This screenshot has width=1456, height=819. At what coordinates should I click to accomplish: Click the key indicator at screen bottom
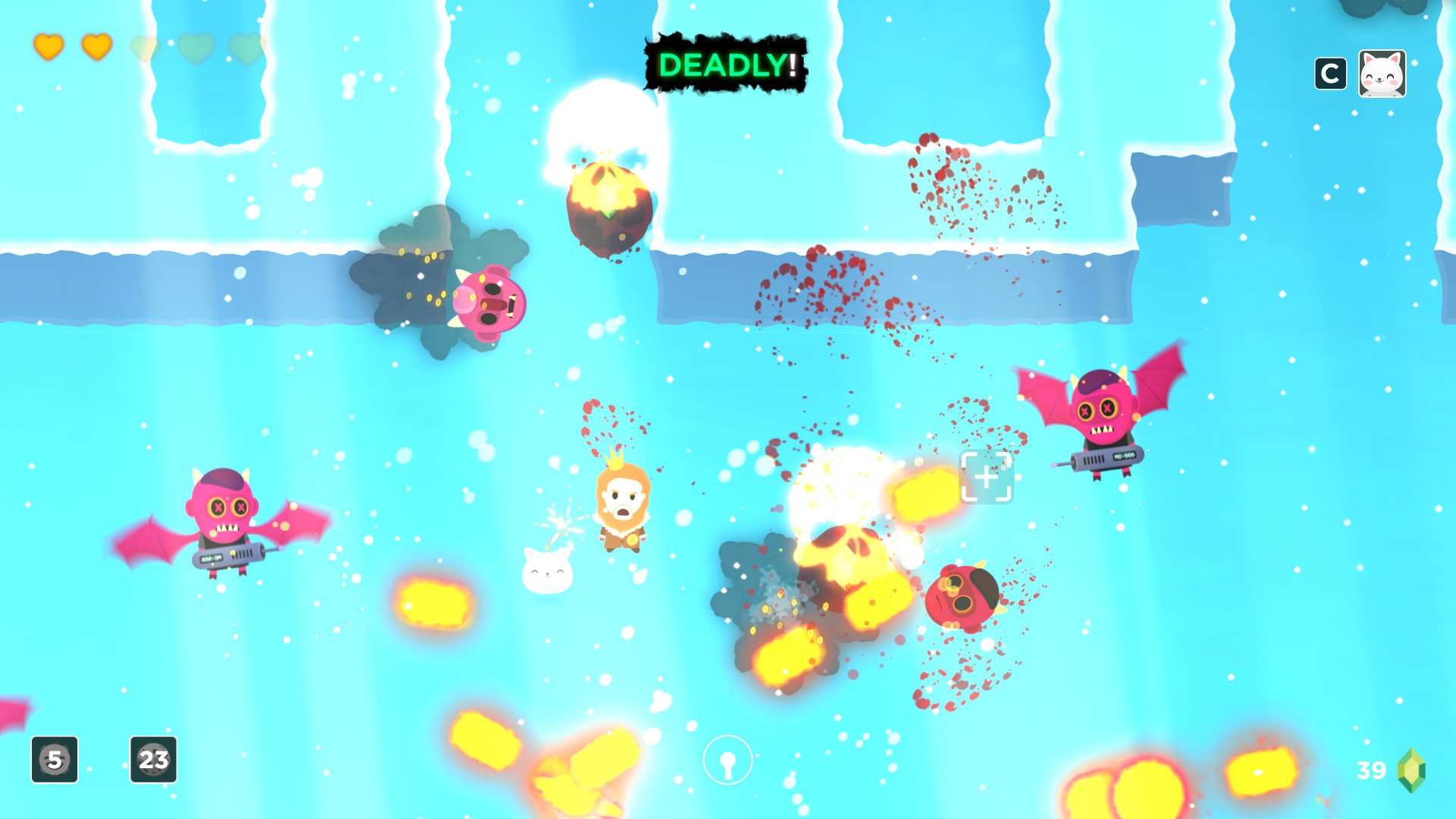726,758
